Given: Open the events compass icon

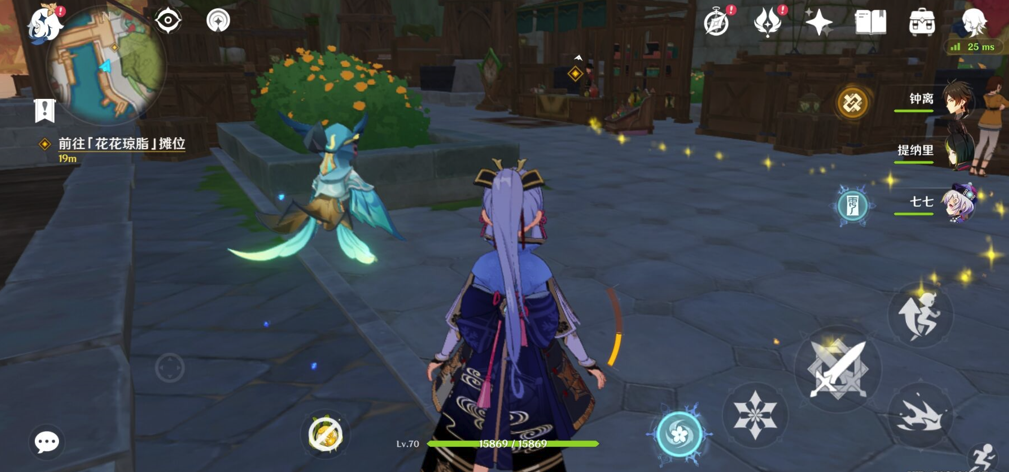Looking at the screenshot, I should point(717,22).
